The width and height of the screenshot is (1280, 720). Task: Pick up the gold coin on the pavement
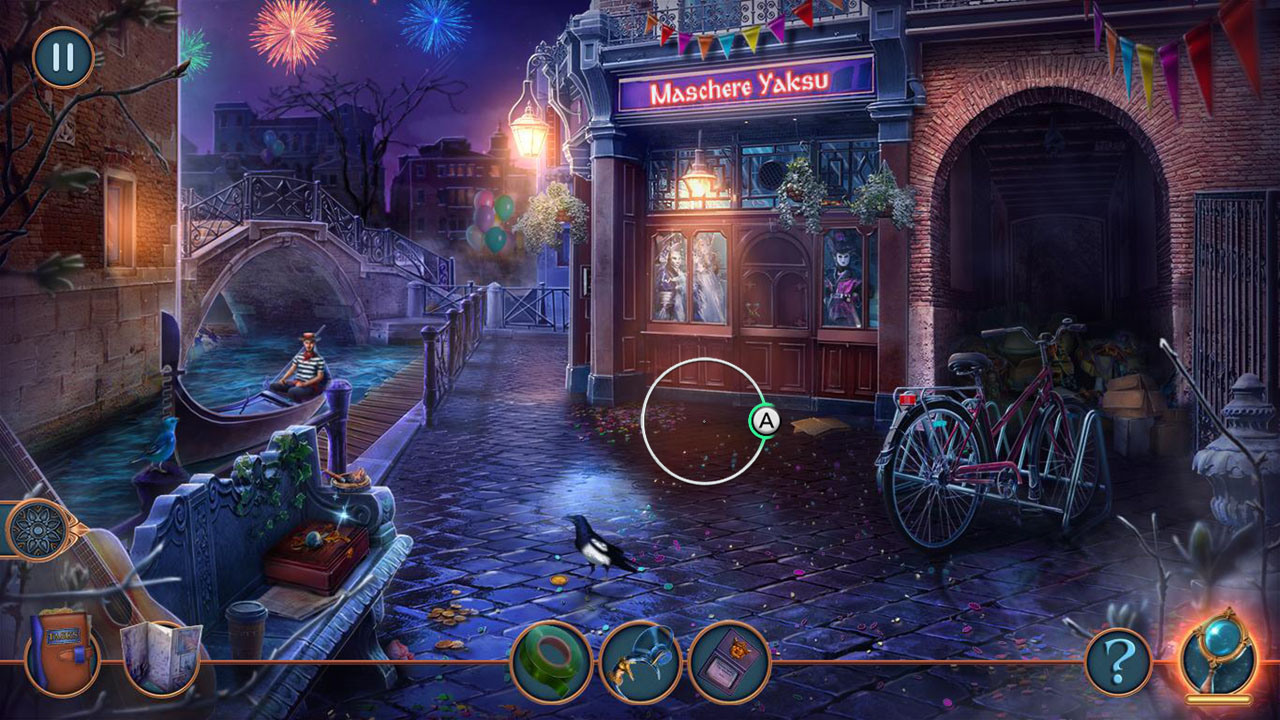559,580
